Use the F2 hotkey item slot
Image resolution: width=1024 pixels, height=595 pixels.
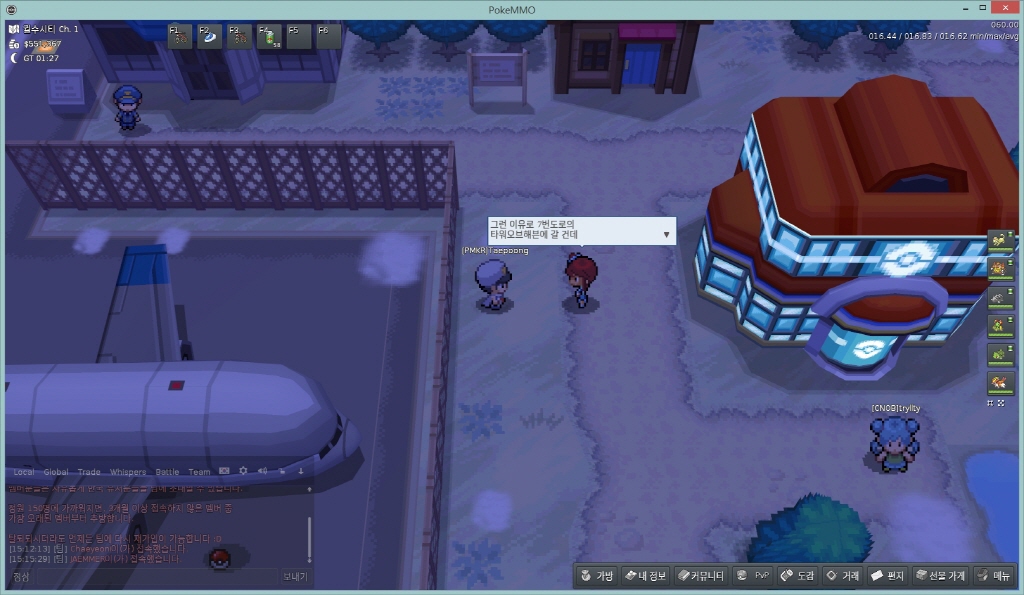click(211, 36)
